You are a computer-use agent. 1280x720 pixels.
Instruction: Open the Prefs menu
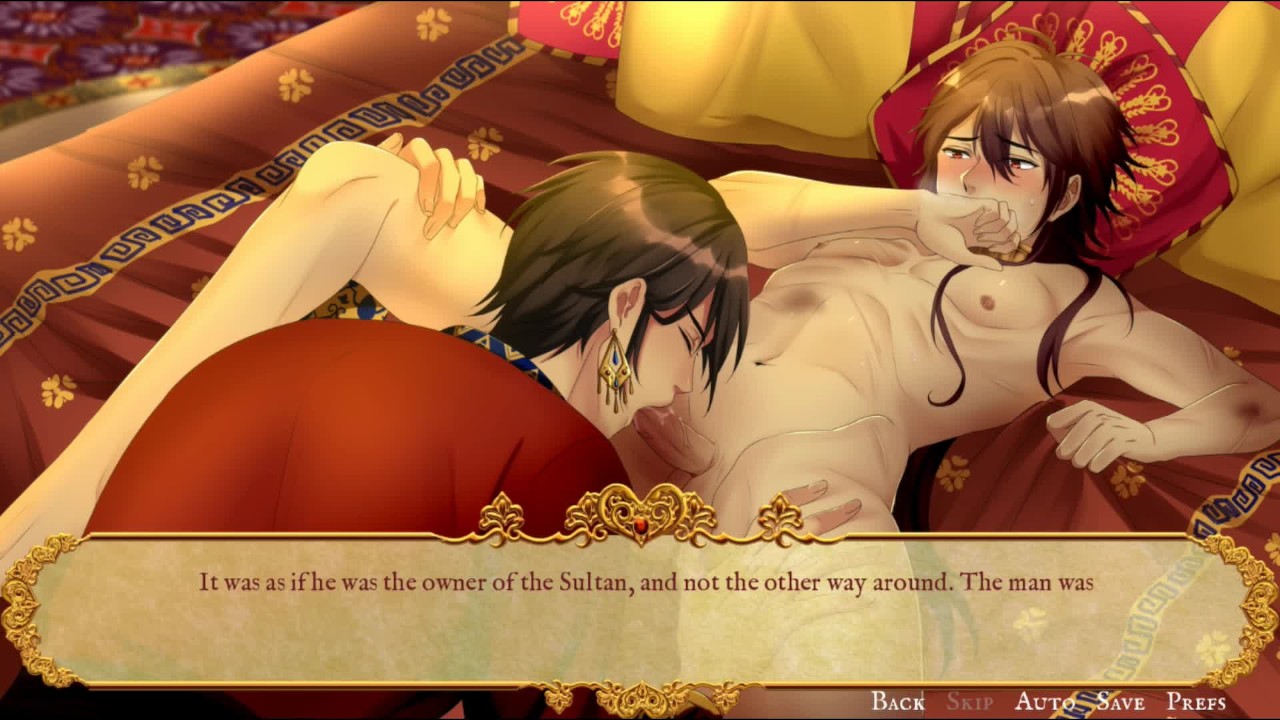pos(1196,701)
